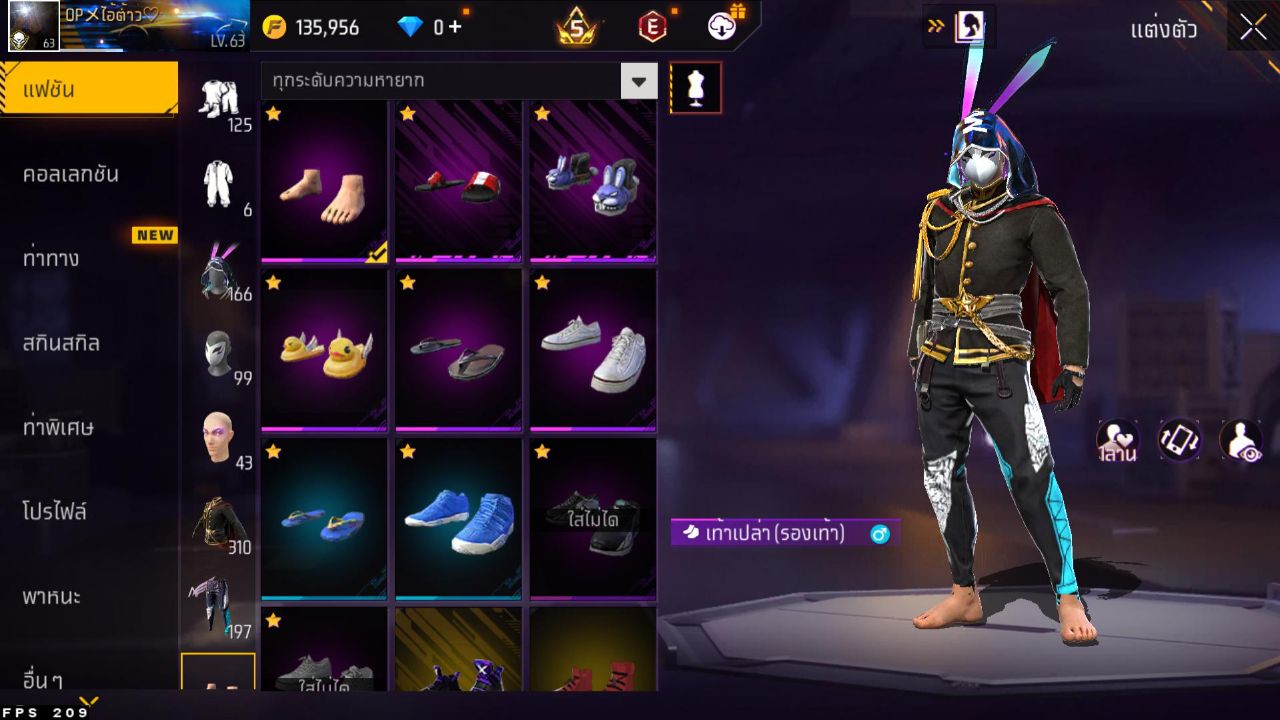Click the E elite pass badge
The width and height of the screenshot is (1280, 720).
pyautogui.click(x=655, y=27)
